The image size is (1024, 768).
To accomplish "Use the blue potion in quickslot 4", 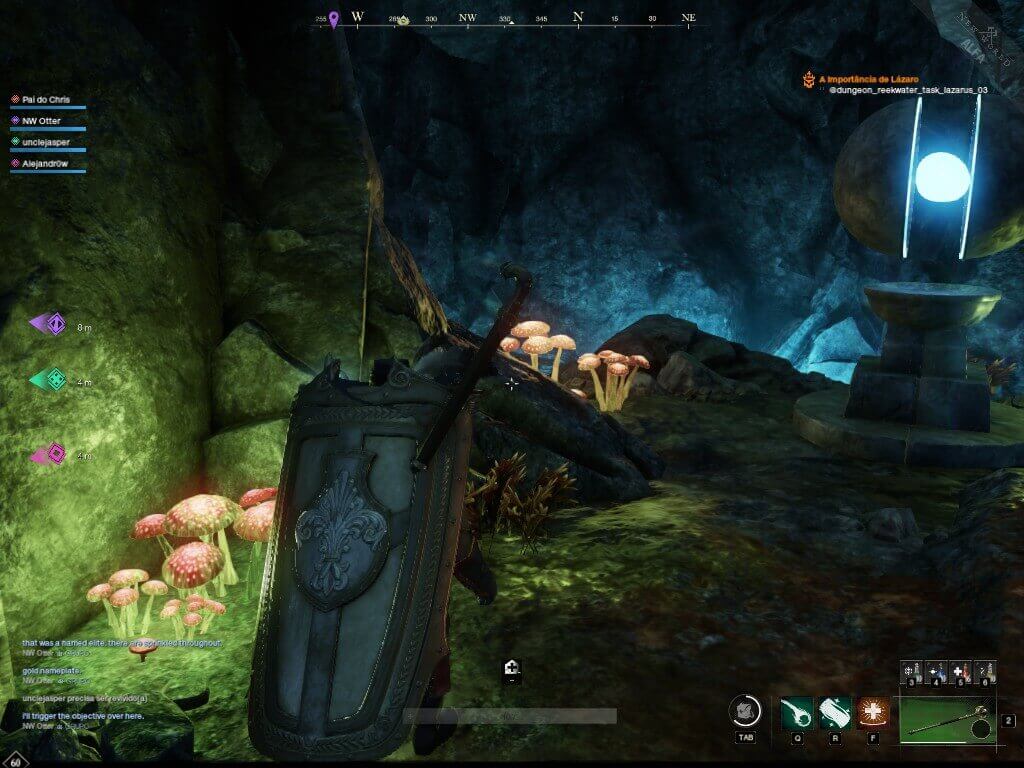I will click(x=936, y=671).
